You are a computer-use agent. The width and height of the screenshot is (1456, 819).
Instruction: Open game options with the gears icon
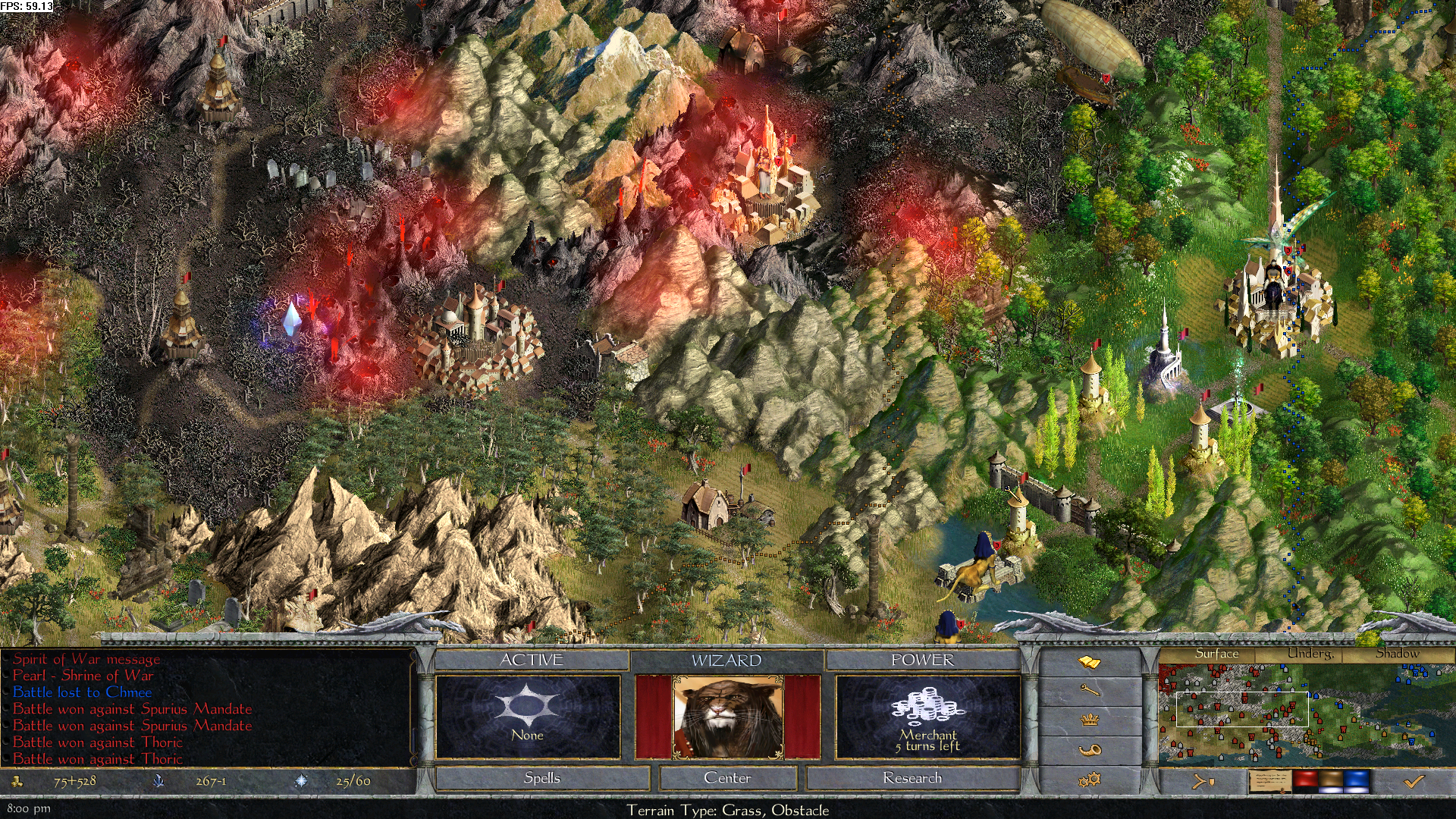tap(1089, 779)
